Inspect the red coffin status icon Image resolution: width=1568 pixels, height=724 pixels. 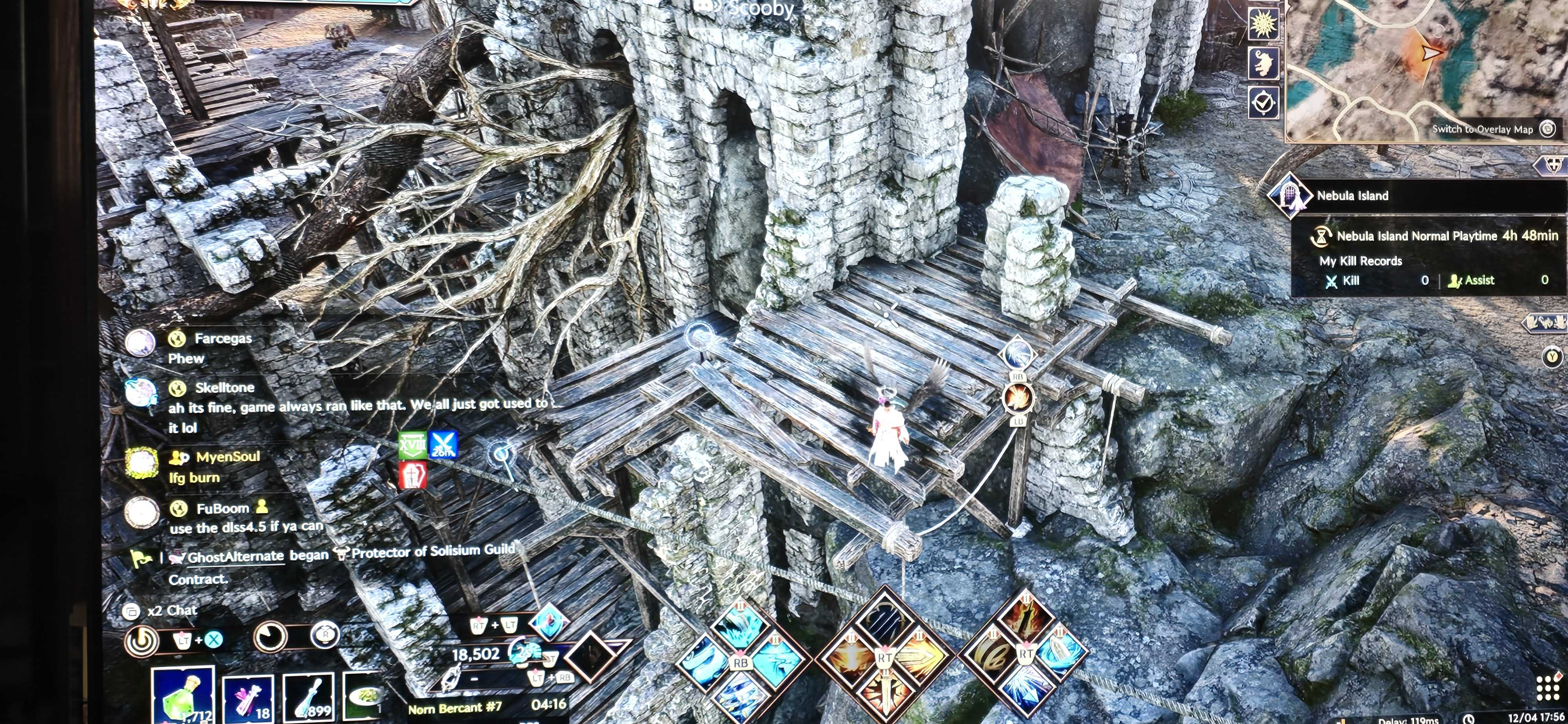(412, 475)
